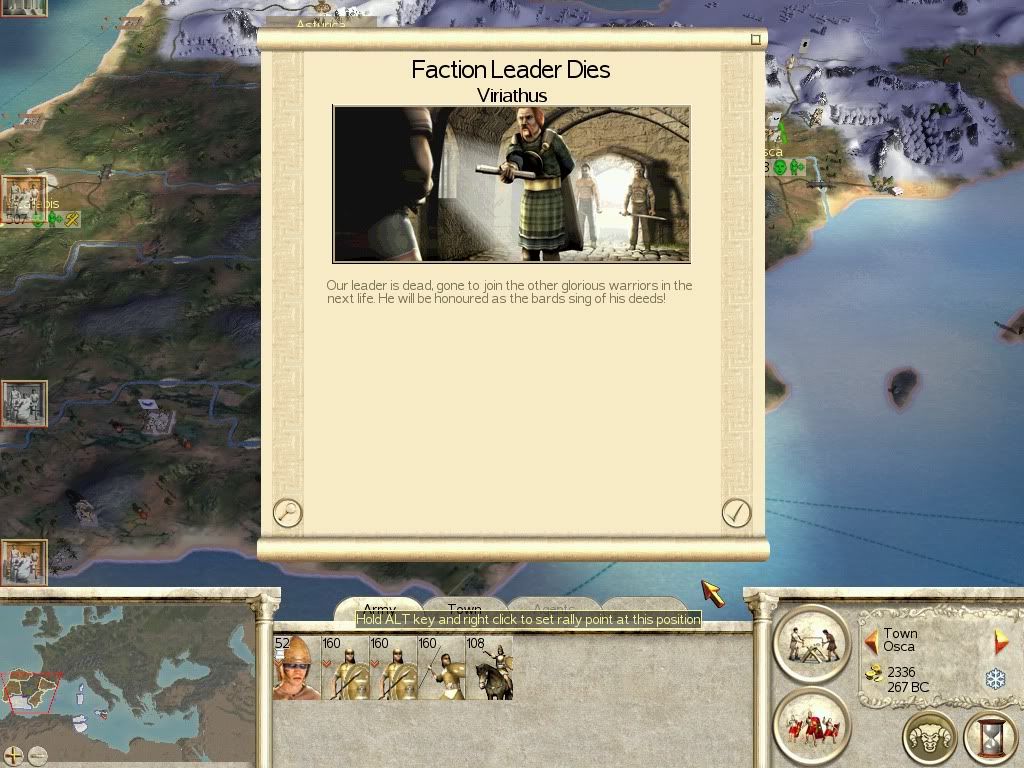Switch to the Town tab
The image size is (1024, 768).
[x=464, y=609]
